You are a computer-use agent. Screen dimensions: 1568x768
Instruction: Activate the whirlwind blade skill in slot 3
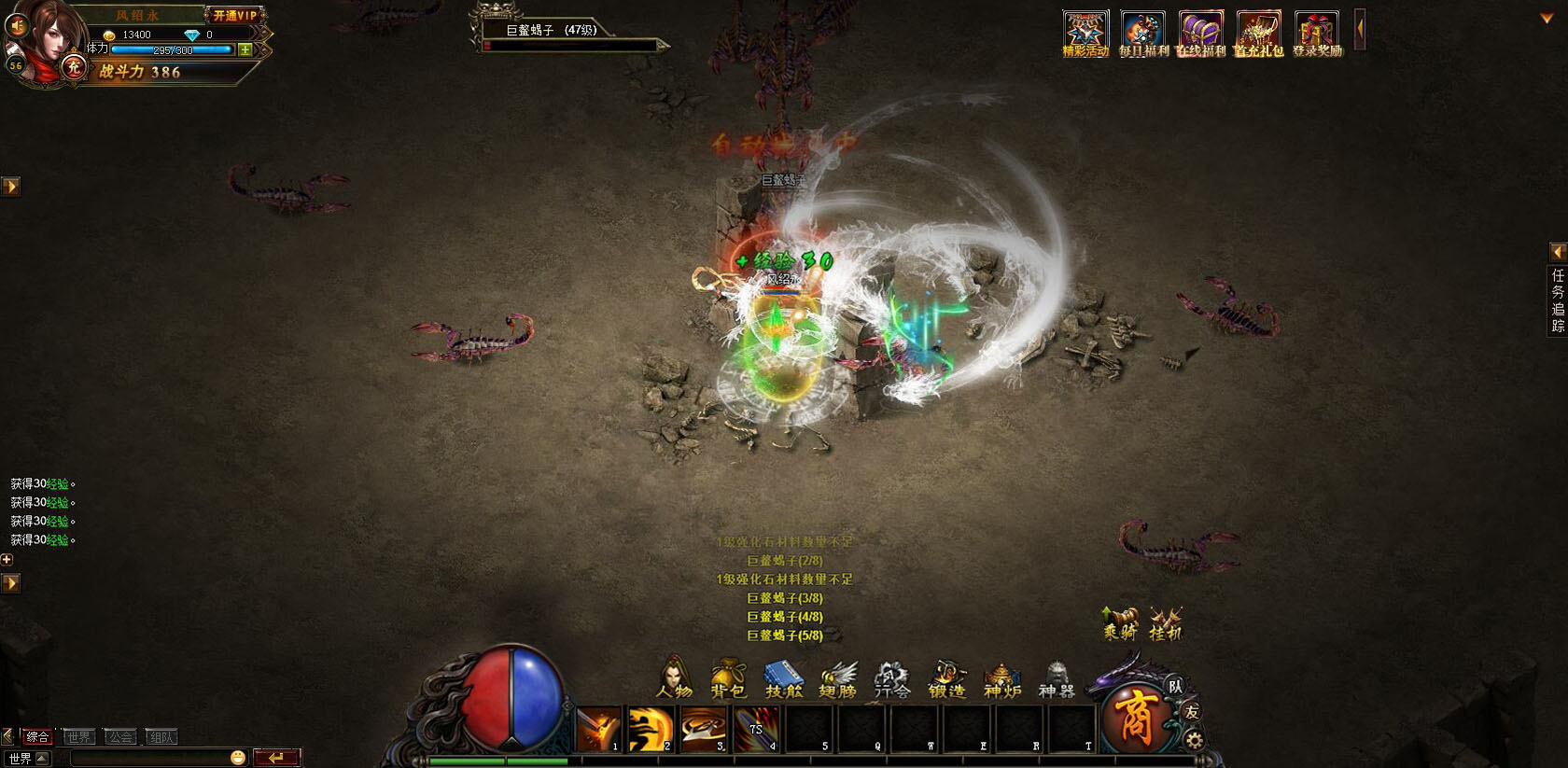(703, 729)
